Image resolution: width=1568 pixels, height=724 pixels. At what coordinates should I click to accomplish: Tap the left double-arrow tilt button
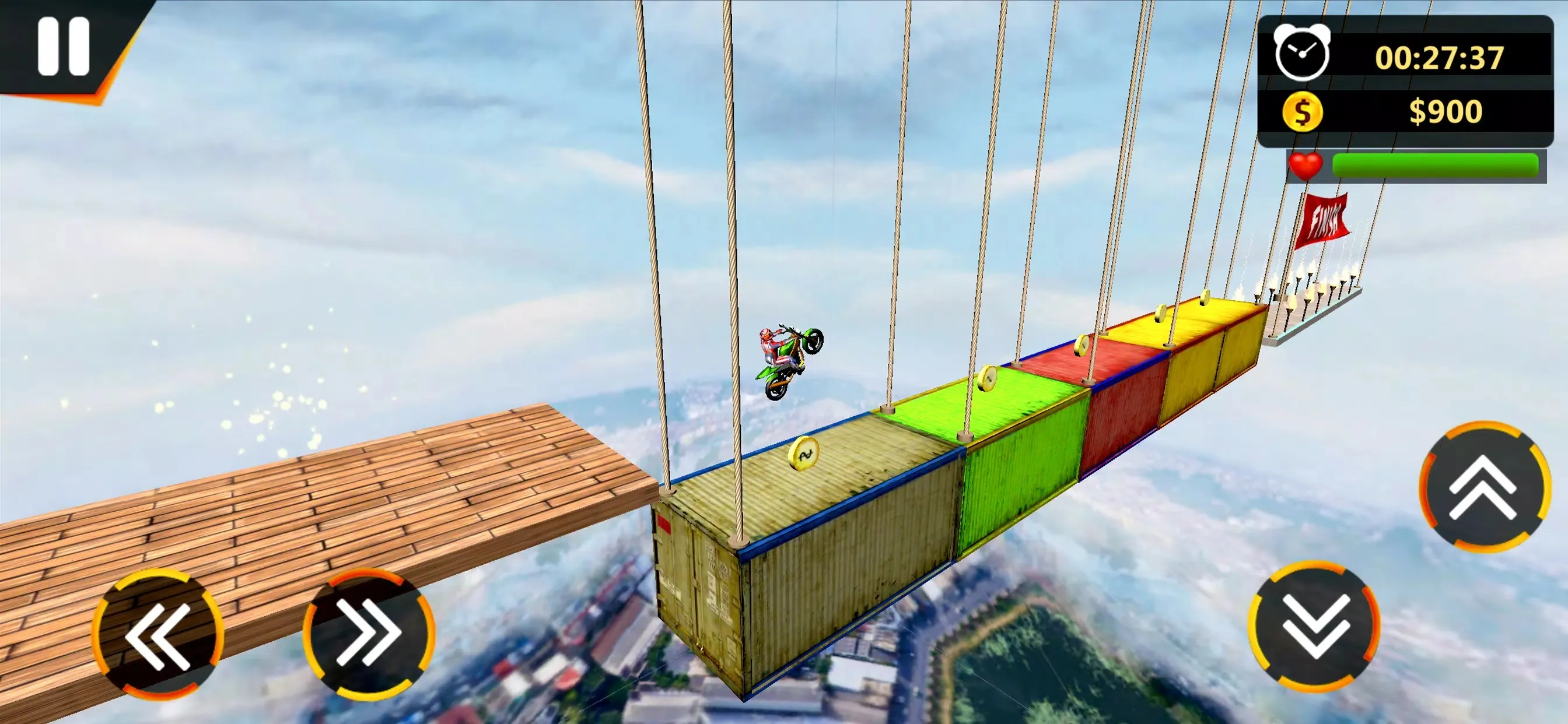click(157, 635)
